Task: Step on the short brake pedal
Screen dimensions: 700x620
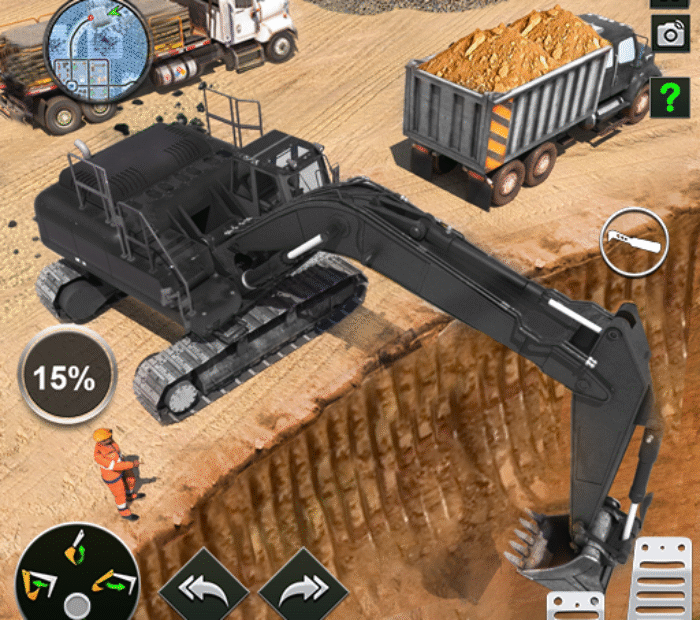Action: tap(578, 607)
